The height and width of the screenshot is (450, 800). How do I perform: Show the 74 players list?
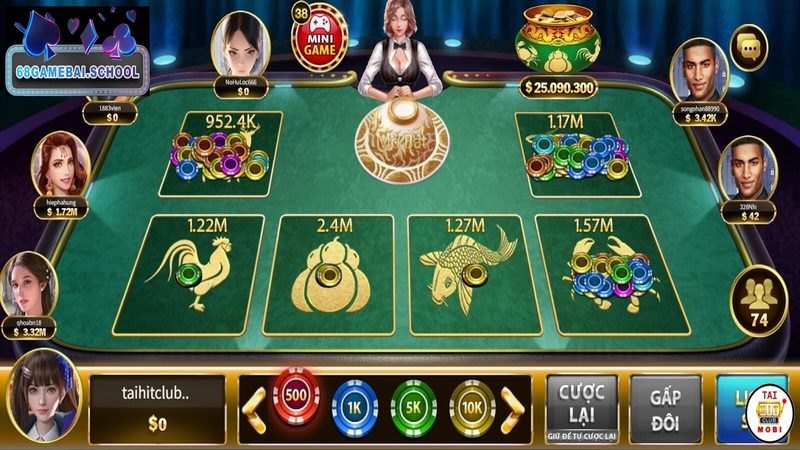point(756,299)
